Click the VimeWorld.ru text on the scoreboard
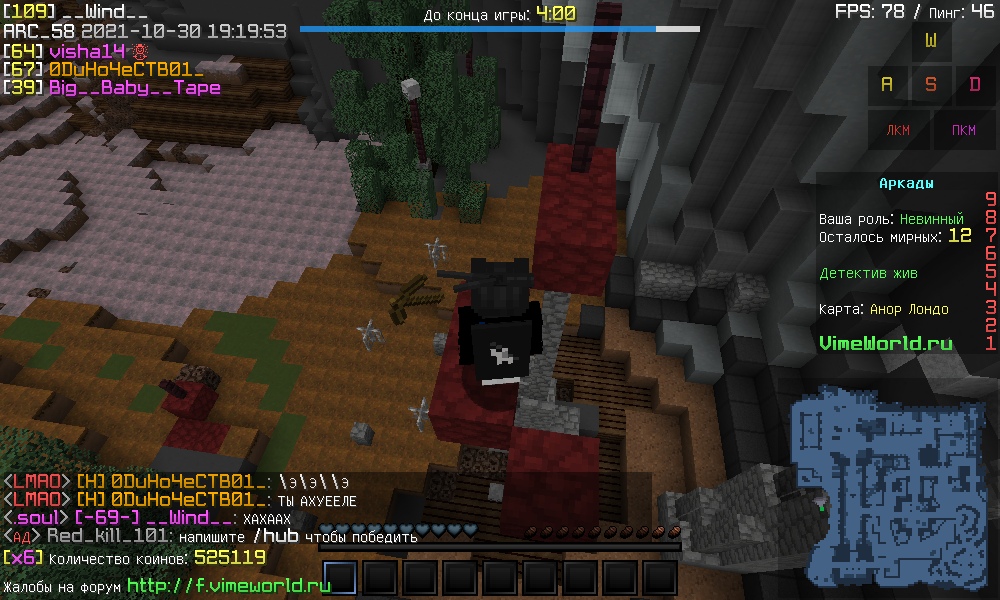 886,343
